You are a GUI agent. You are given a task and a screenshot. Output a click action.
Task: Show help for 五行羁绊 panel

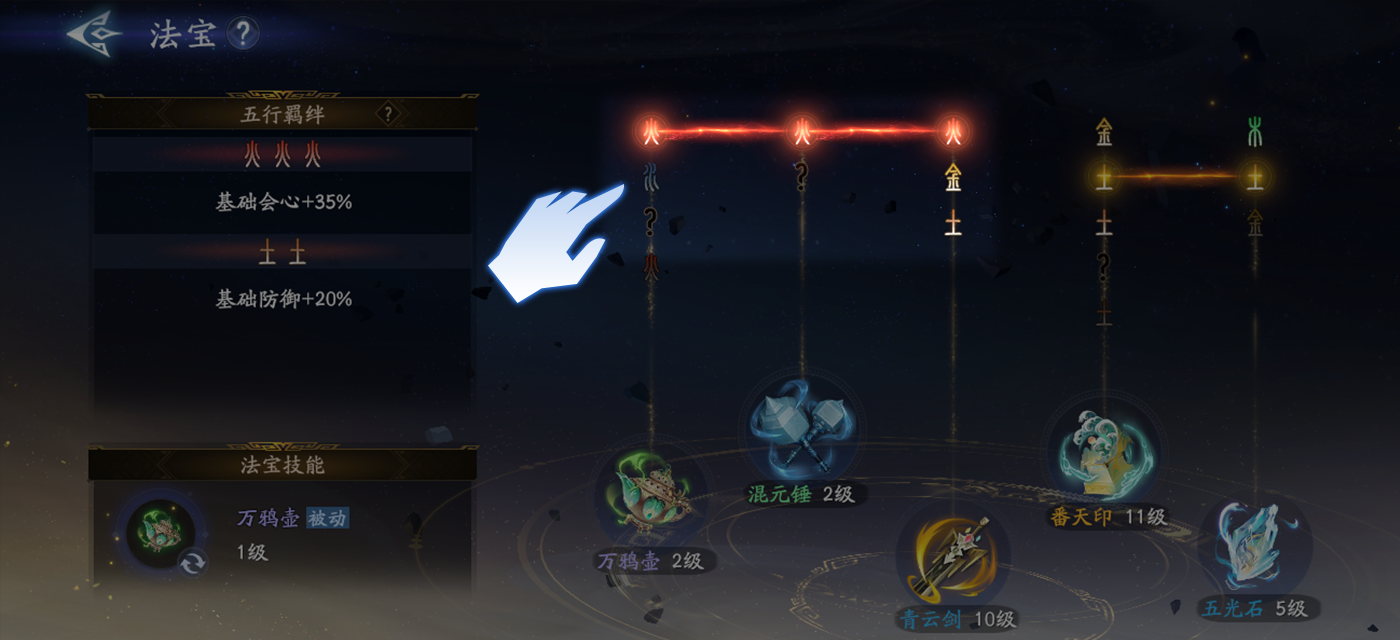point(388,114)
